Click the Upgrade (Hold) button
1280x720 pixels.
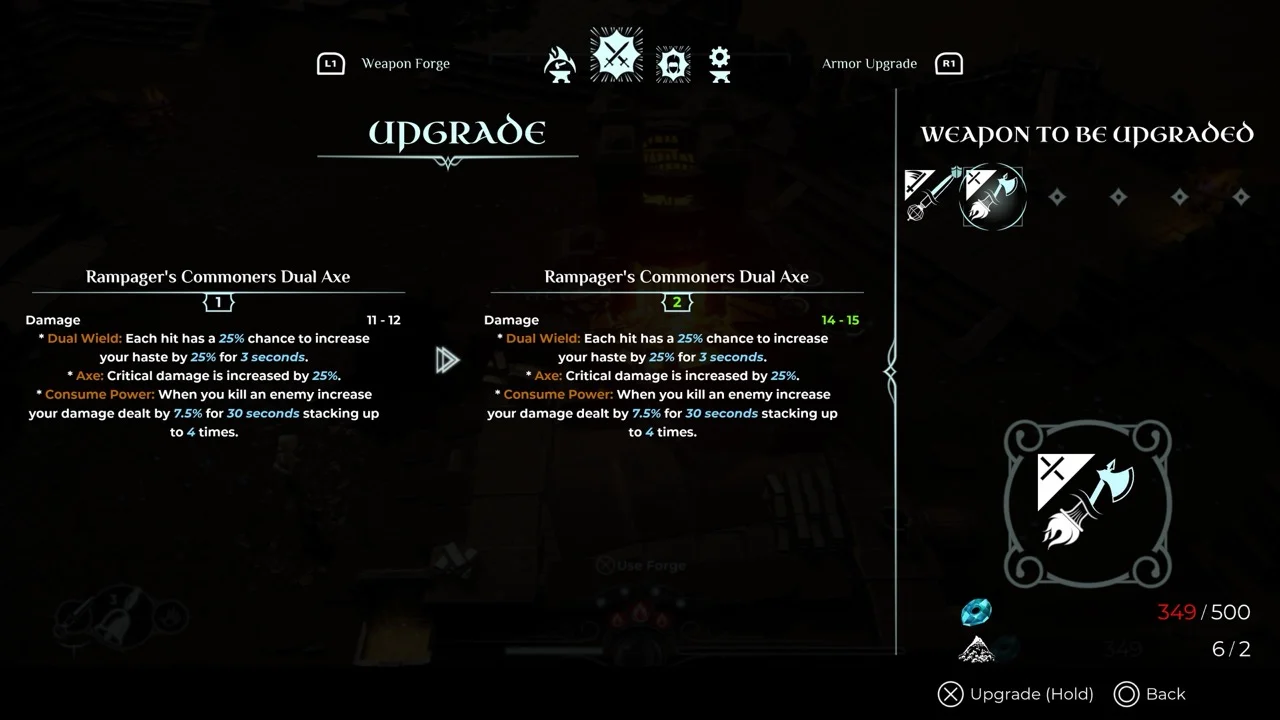pyautogui.click(x=1016, y=694)
